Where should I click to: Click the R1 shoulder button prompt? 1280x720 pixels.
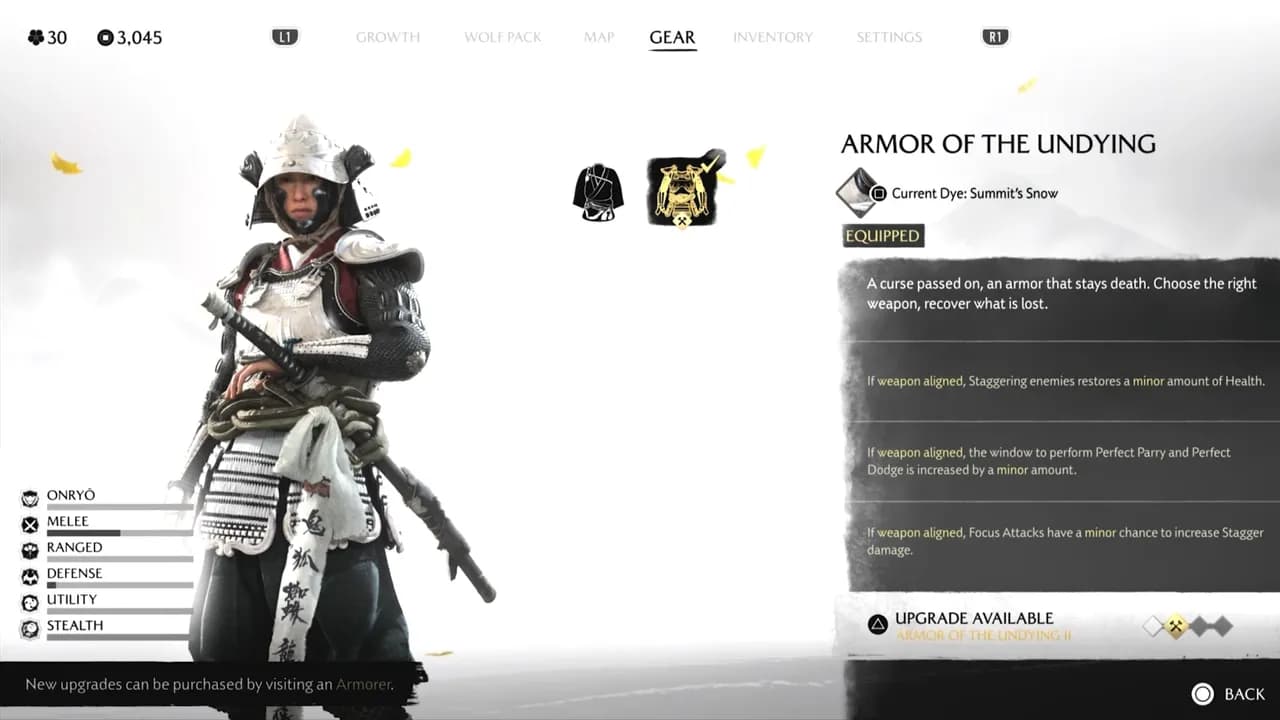993,36
